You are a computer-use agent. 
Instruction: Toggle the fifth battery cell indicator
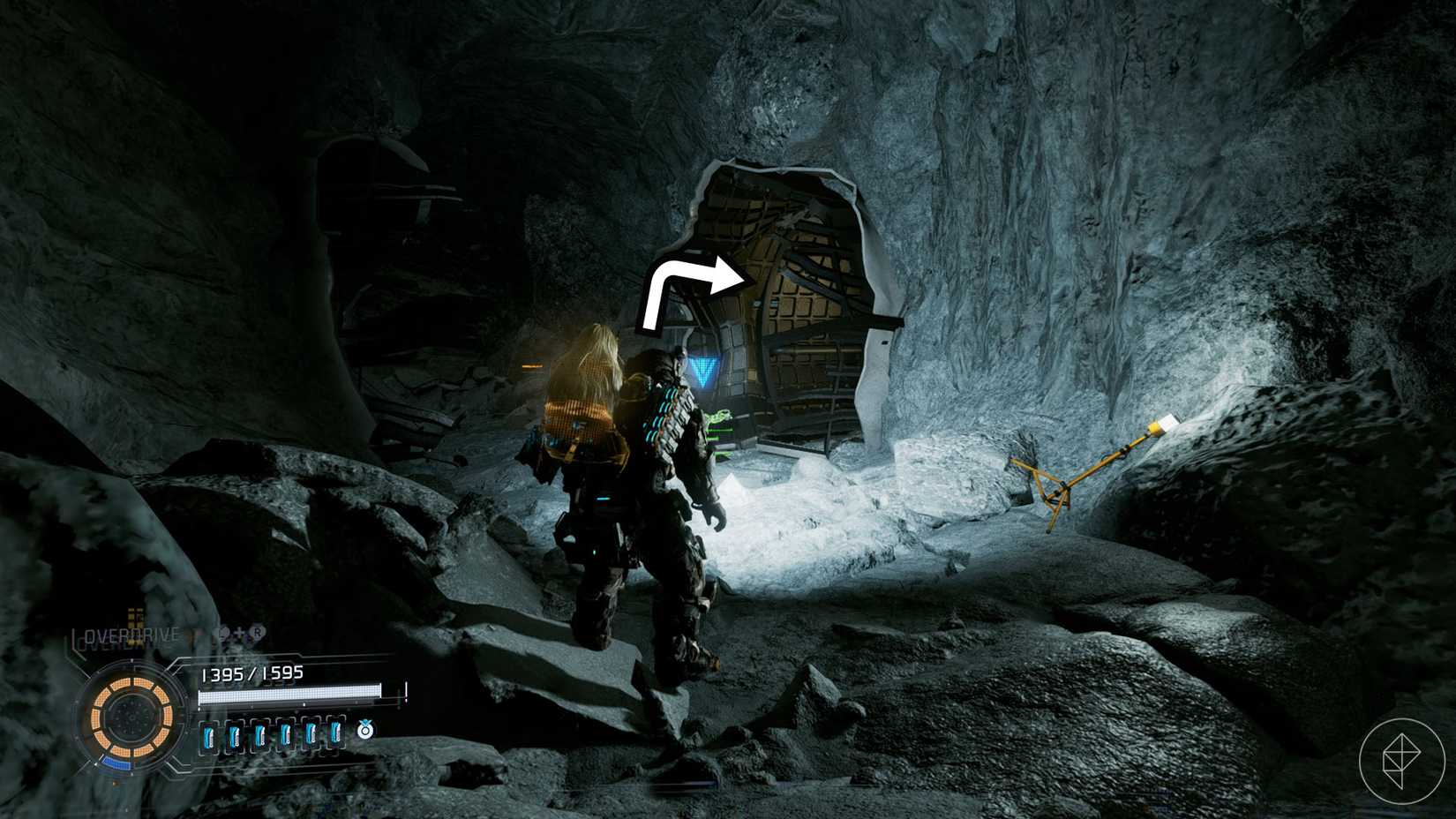pos(311,733)
